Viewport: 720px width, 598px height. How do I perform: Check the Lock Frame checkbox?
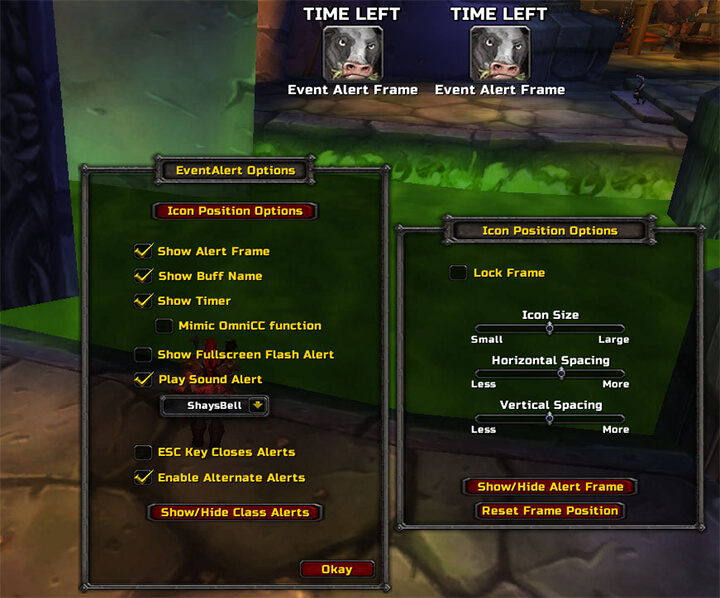tap(458, 273)
